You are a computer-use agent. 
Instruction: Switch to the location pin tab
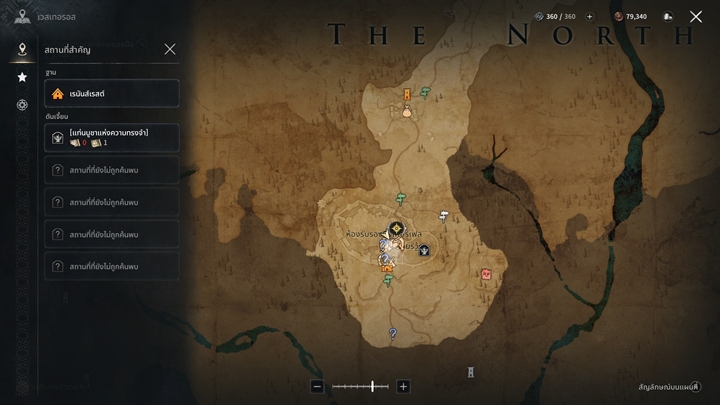coord(22,49)
